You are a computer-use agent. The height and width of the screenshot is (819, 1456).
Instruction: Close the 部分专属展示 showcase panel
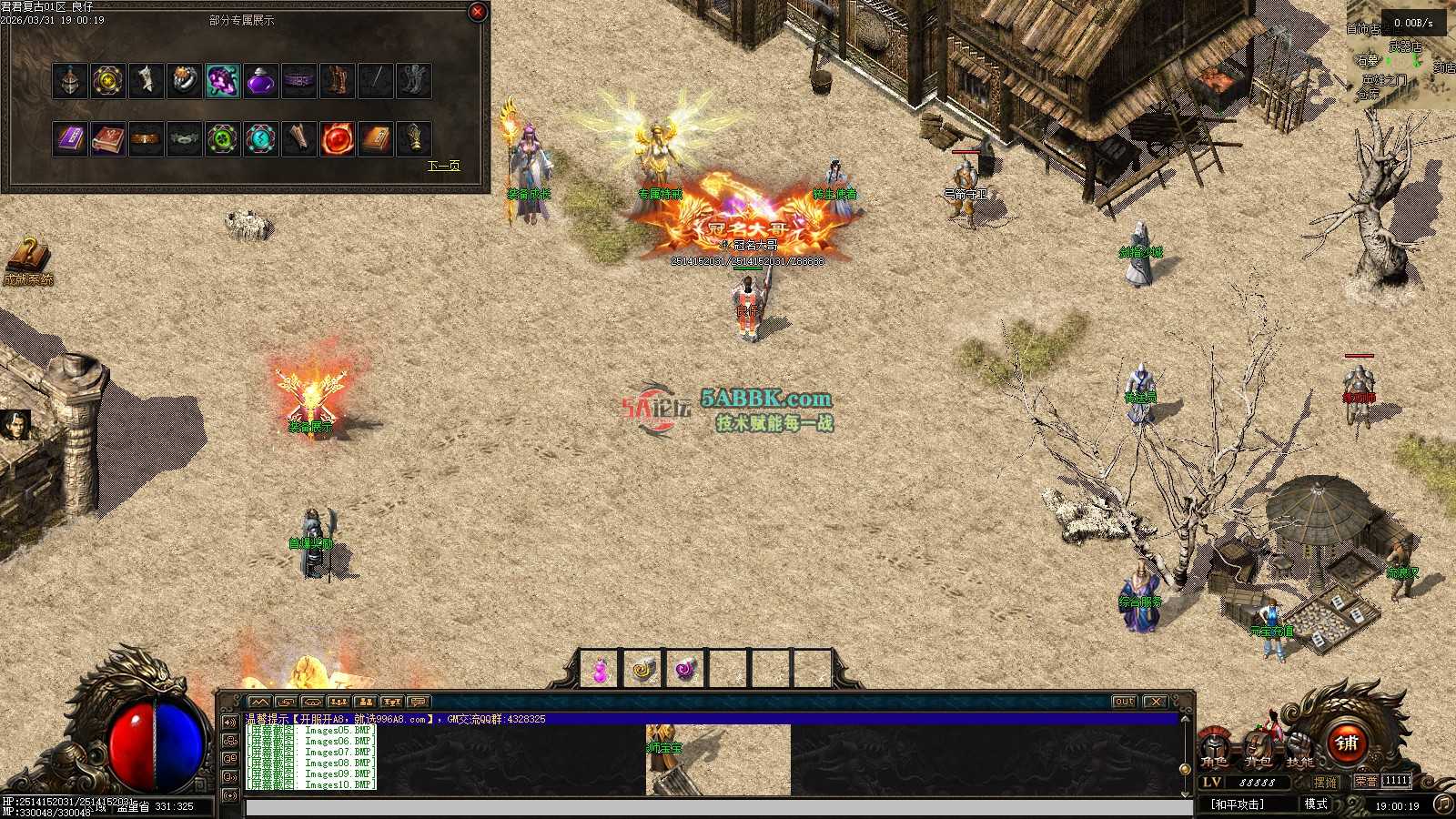pos(478,12)
